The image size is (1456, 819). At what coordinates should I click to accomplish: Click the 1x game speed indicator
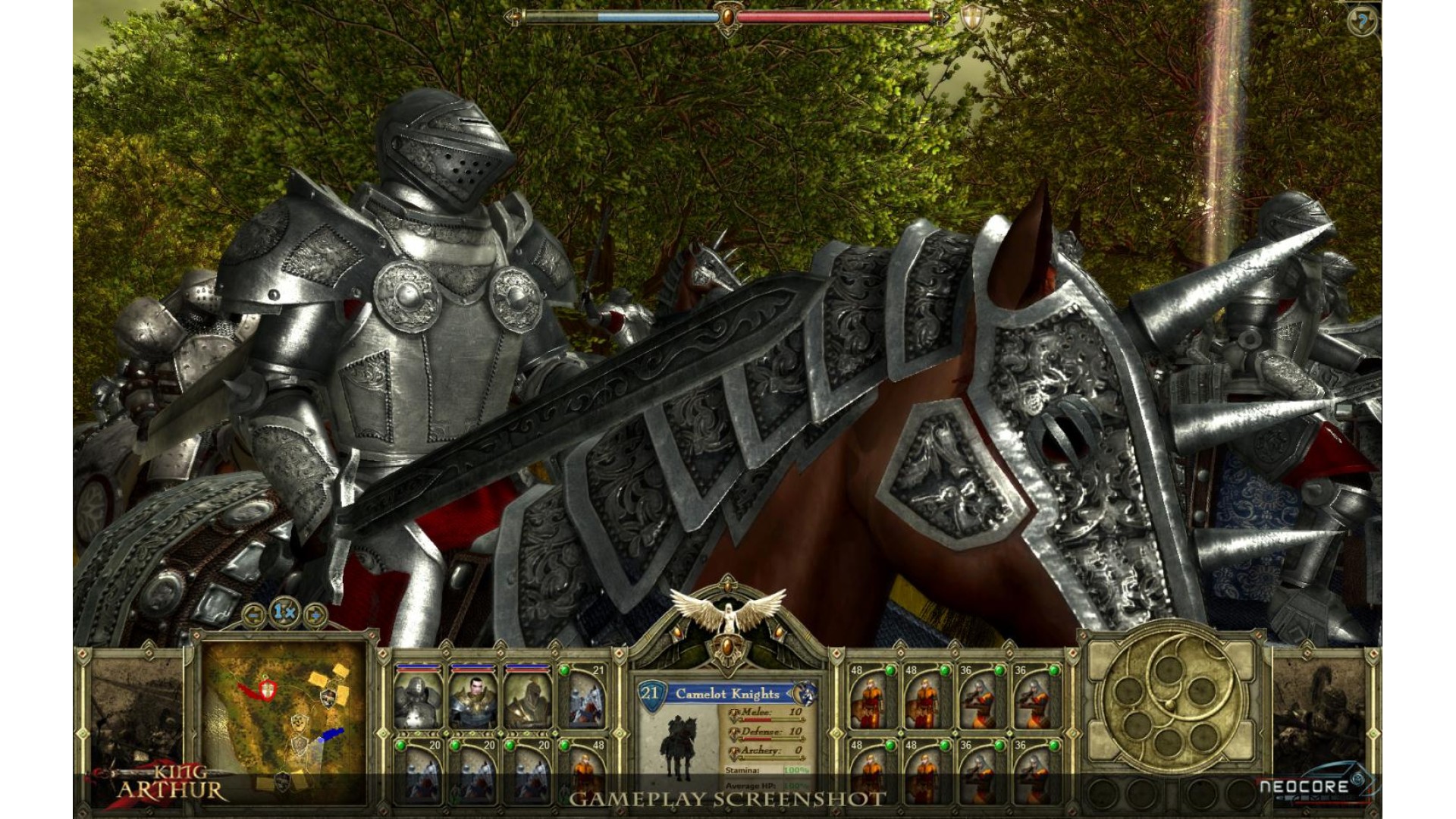[284, 612]
